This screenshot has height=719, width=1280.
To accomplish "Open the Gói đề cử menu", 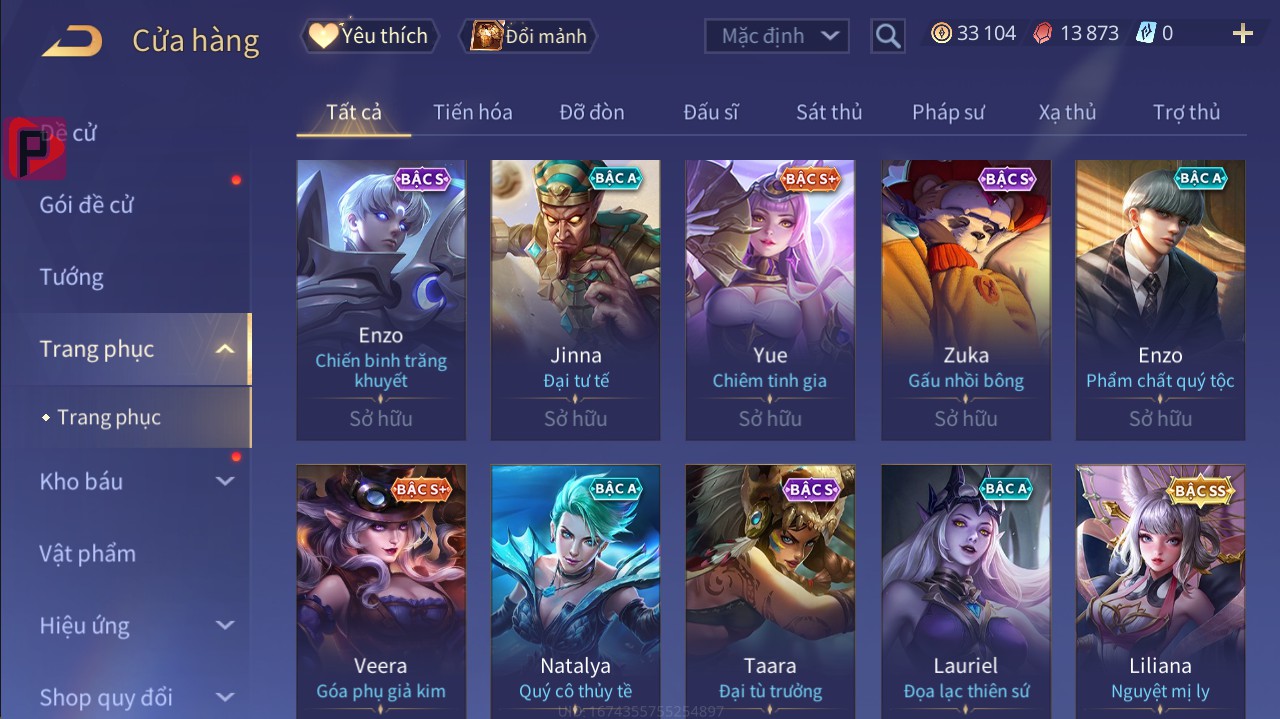I will pyautogui.click(x=87, y=205).
